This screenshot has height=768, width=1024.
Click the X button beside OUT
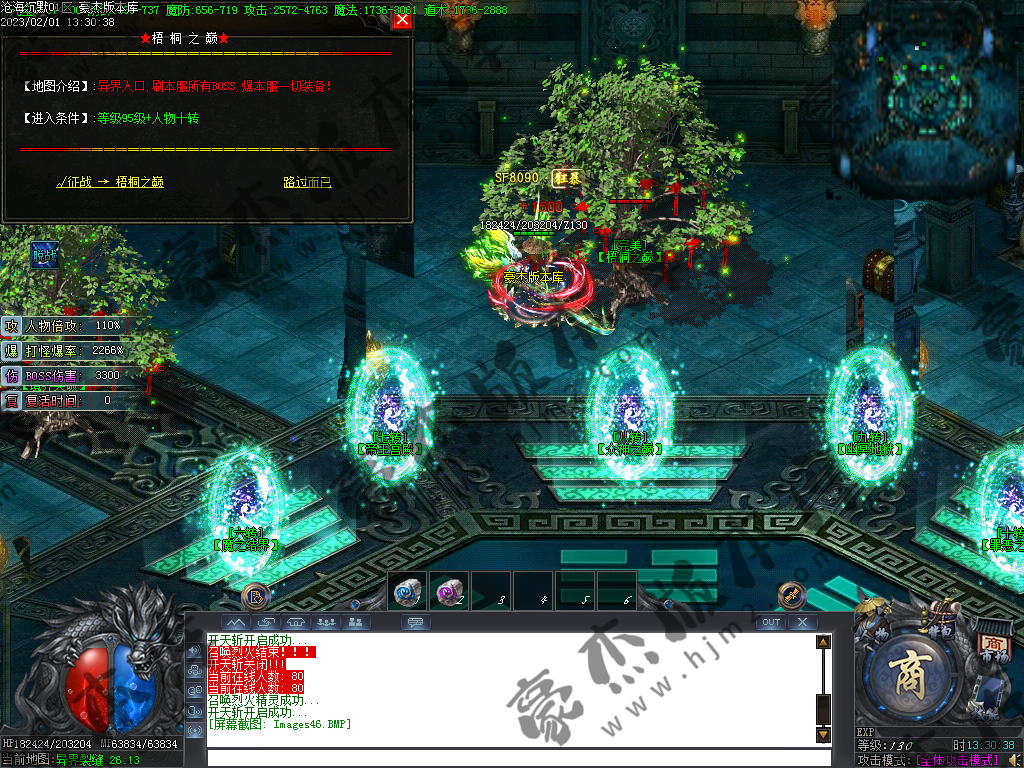point(802,622)
